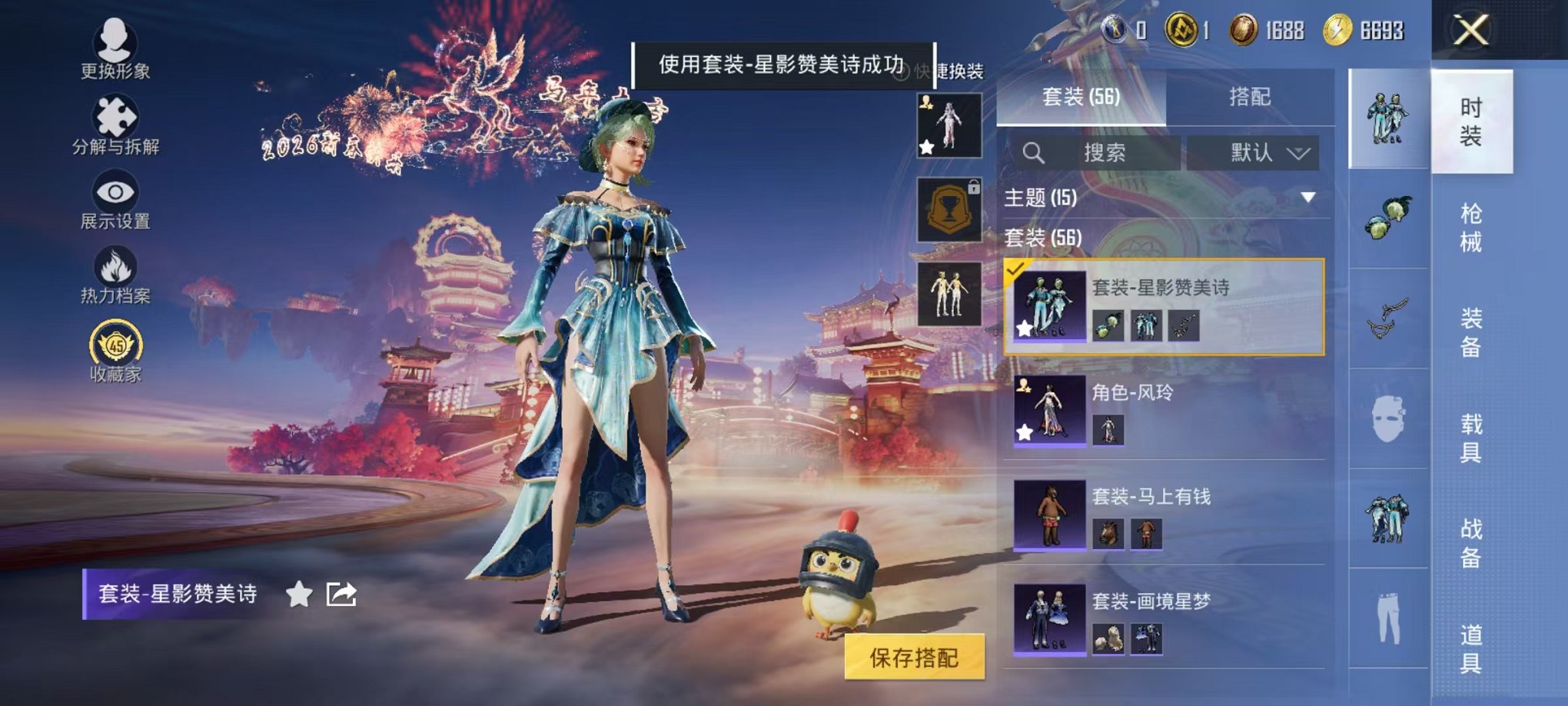The height and width of the screenshot is (706, 1568).
Task: Click the search magnifier icon
Action: point(1034,152)
